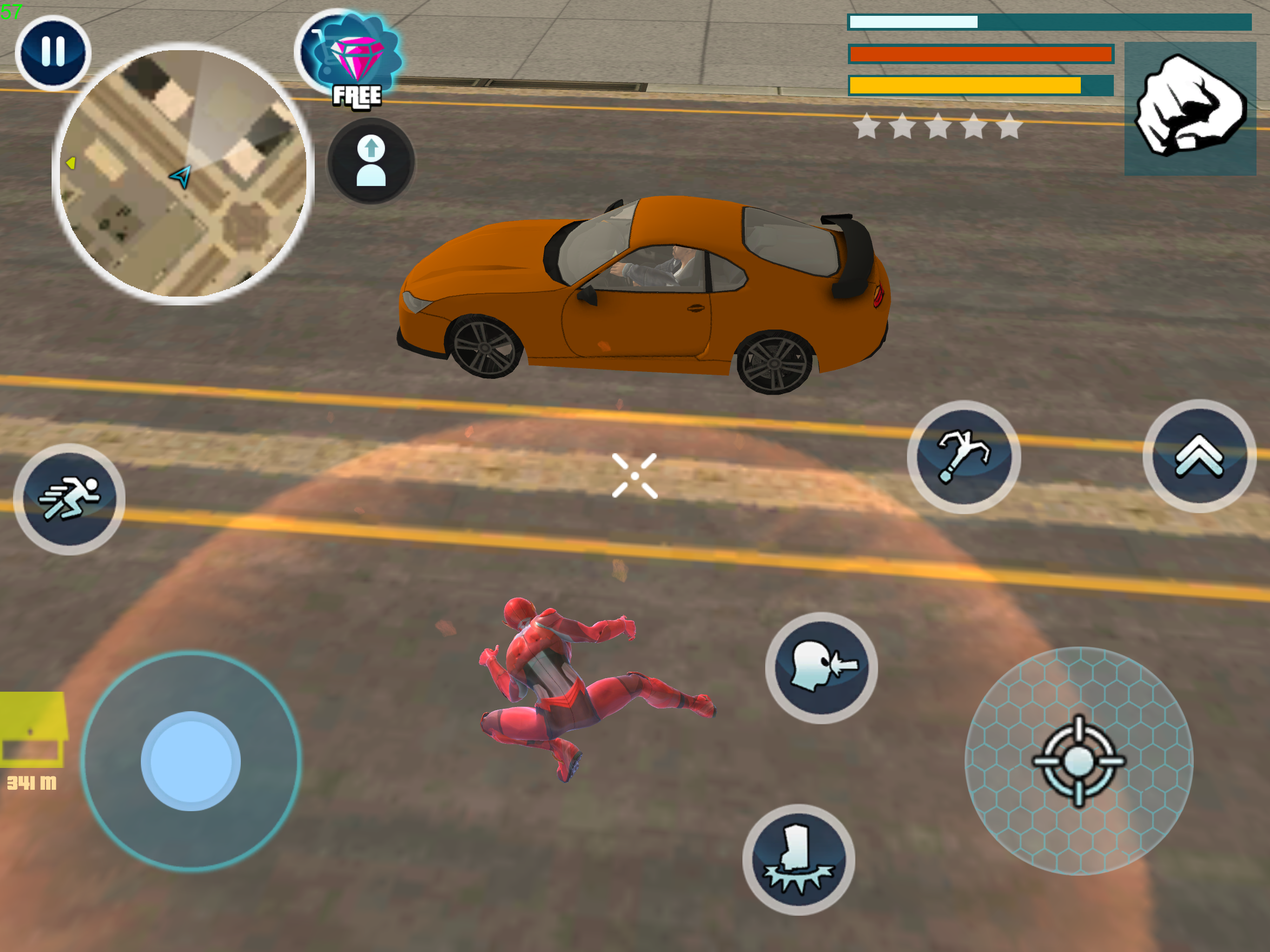1270x952 pixels.
Task: Select the fist weapon slot
Action: 1190,108
